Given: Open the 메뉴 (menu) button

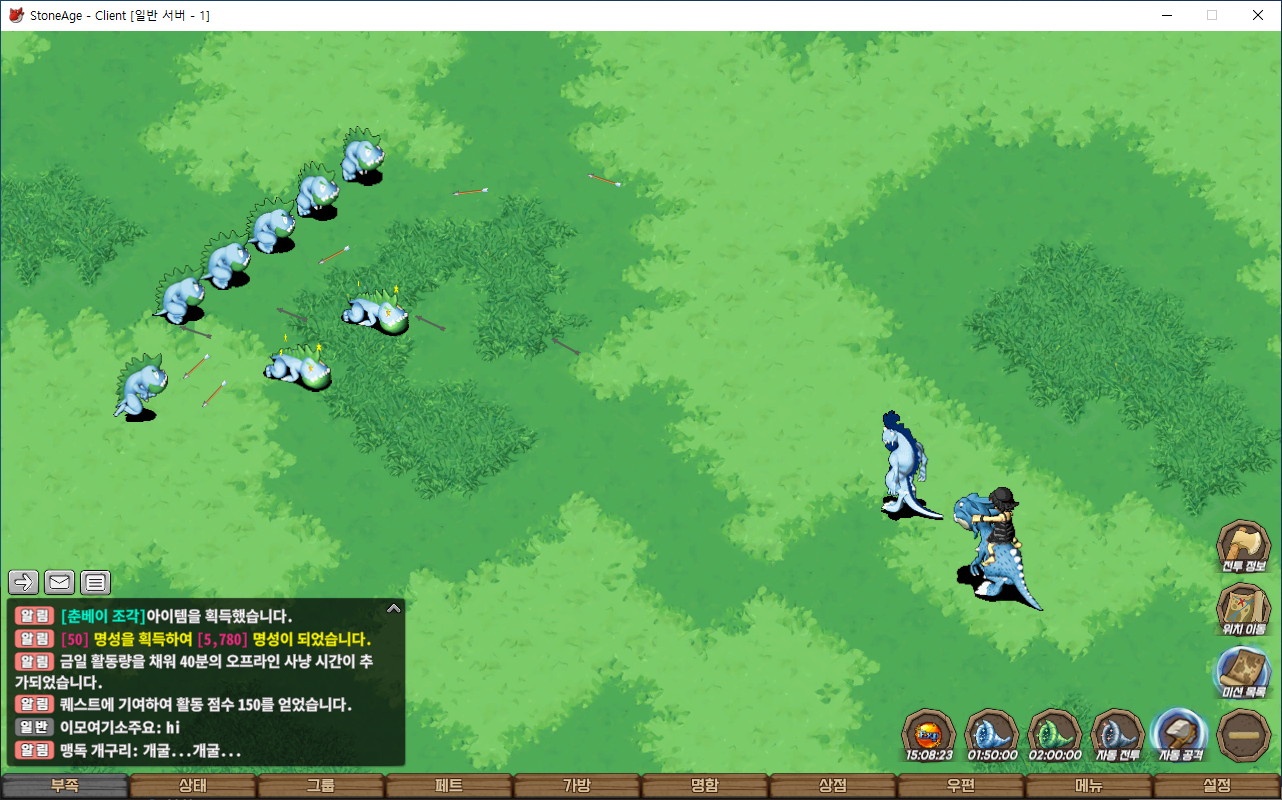Looking at the screenshot, I should [1089, 786].
